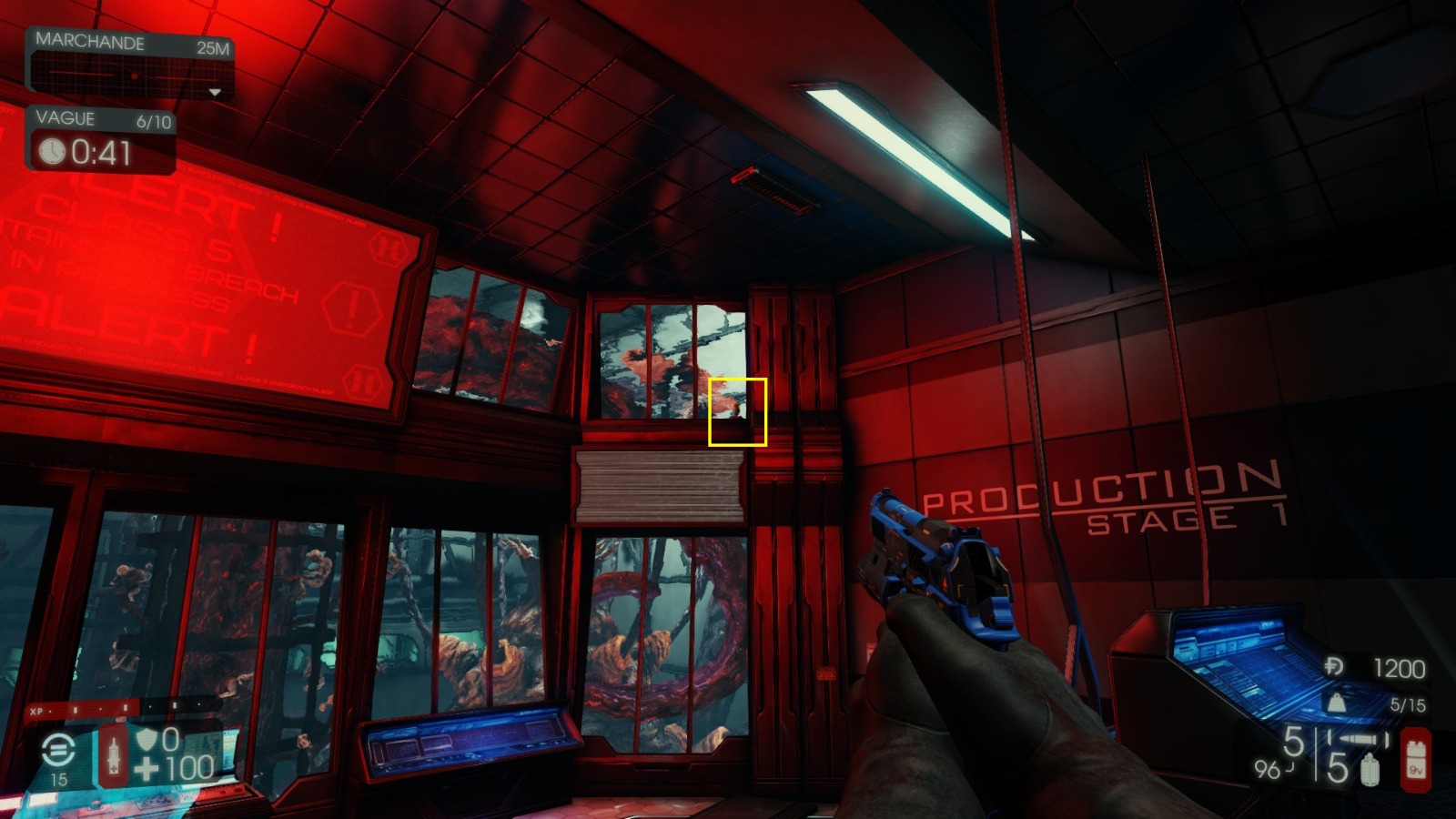Select the Dosh currency icon beside 1200
Screen dimensions: 1456x819
(x=1333, y=664)
